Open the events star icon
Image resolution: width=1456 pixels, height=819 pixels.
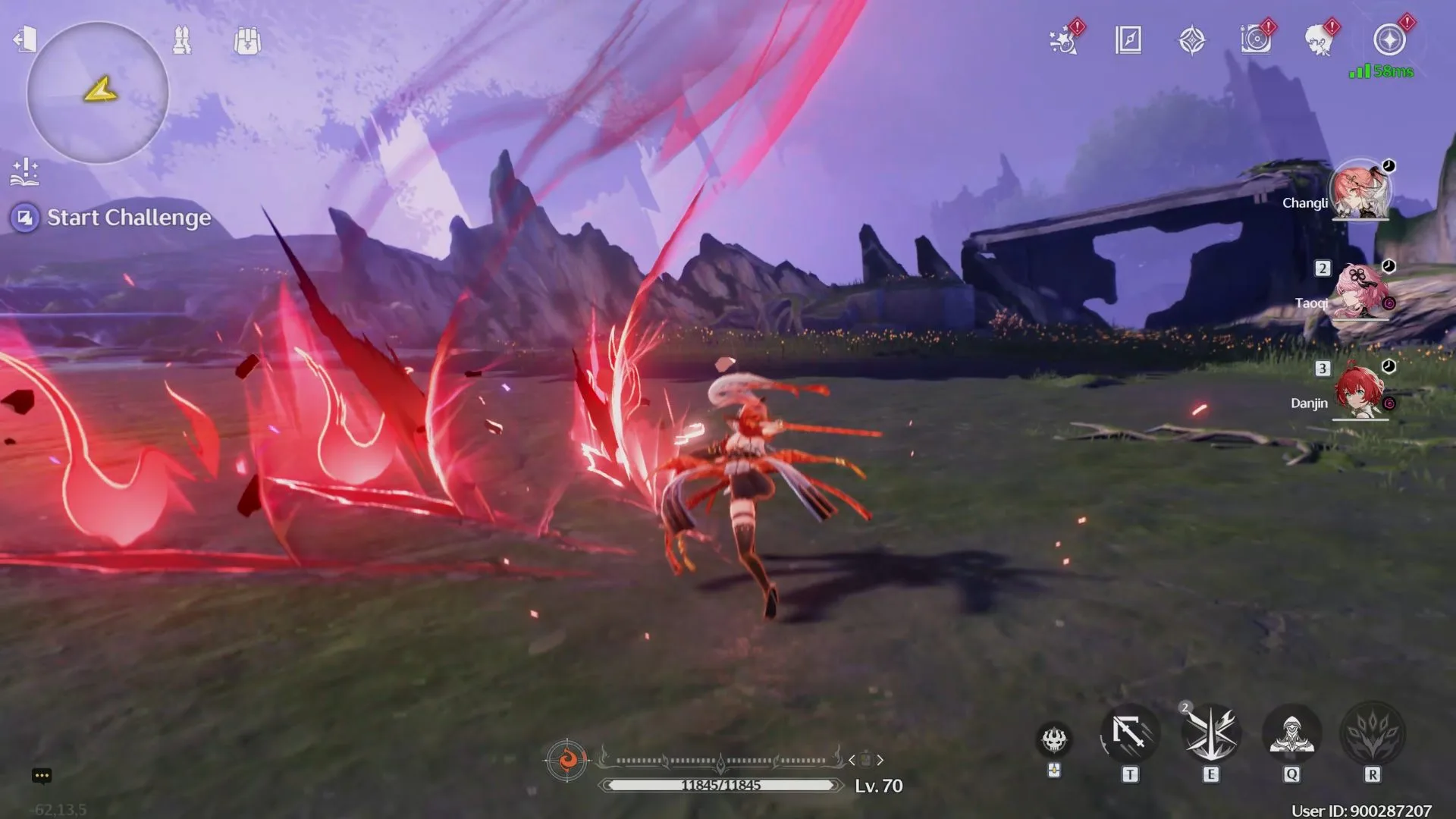[x=1064, y=40]
